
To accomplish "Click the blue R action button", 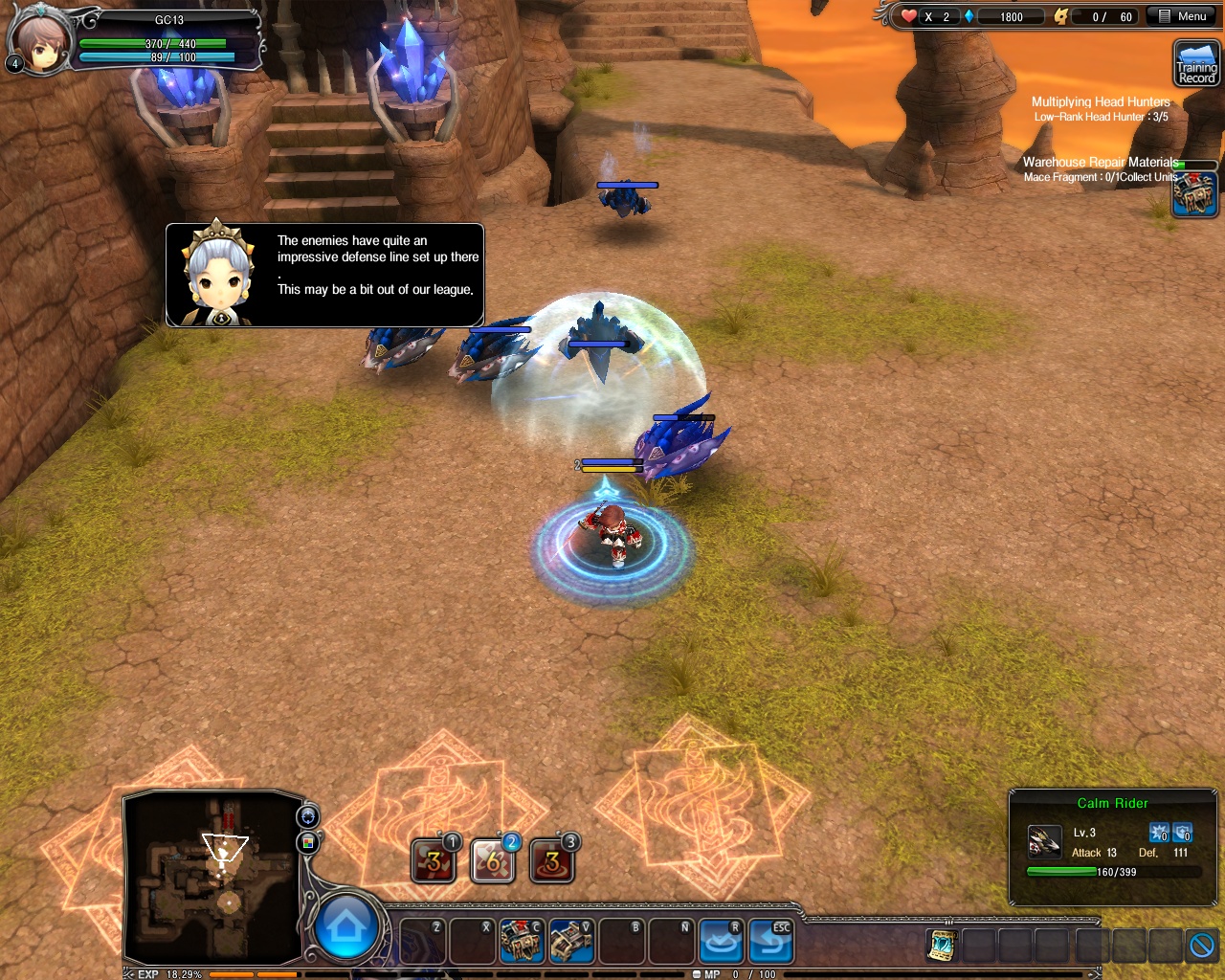I will click(x=721, y=942).
